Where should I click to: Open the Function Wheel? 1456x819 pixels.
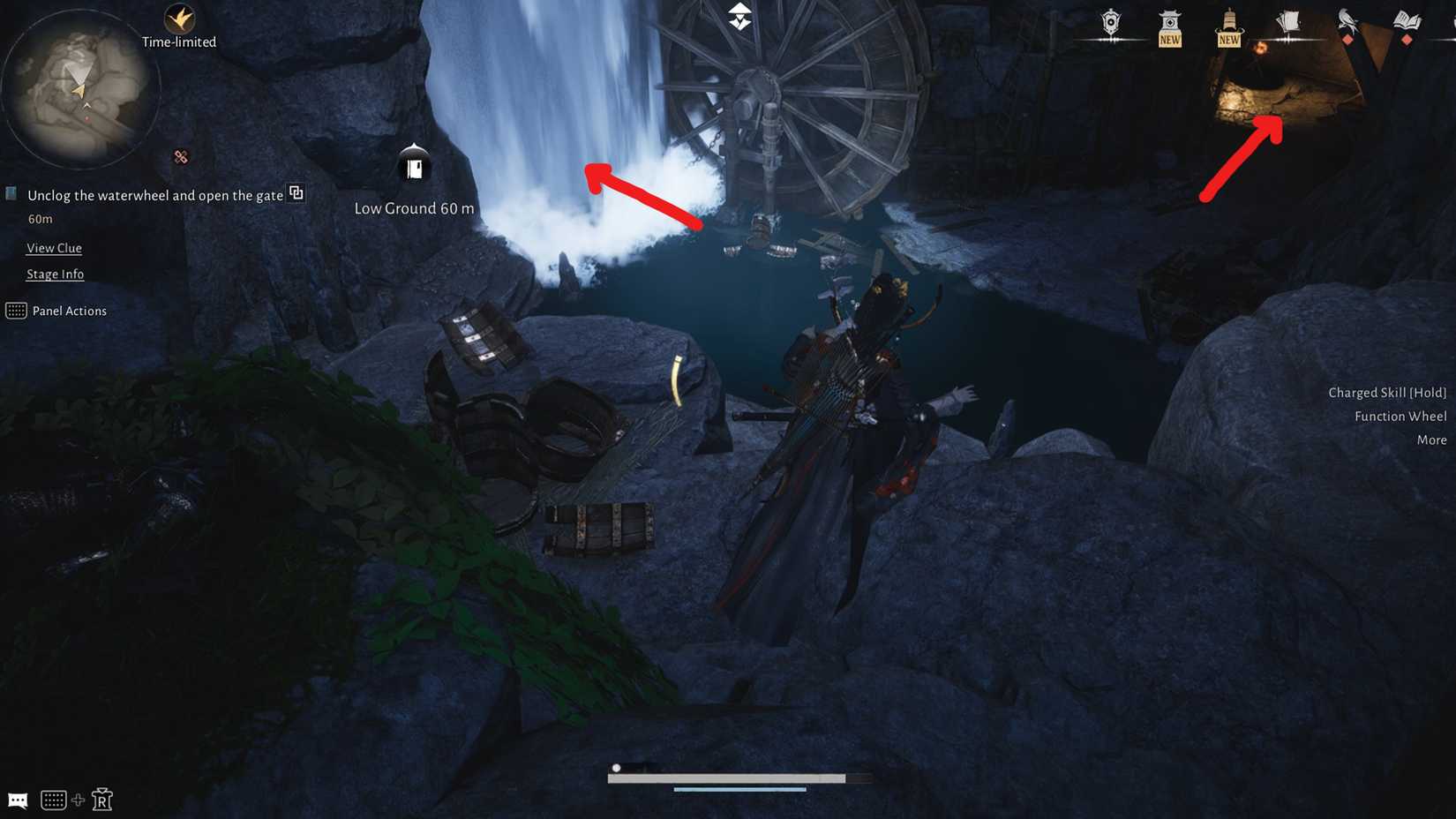[x=1400, y=416]
